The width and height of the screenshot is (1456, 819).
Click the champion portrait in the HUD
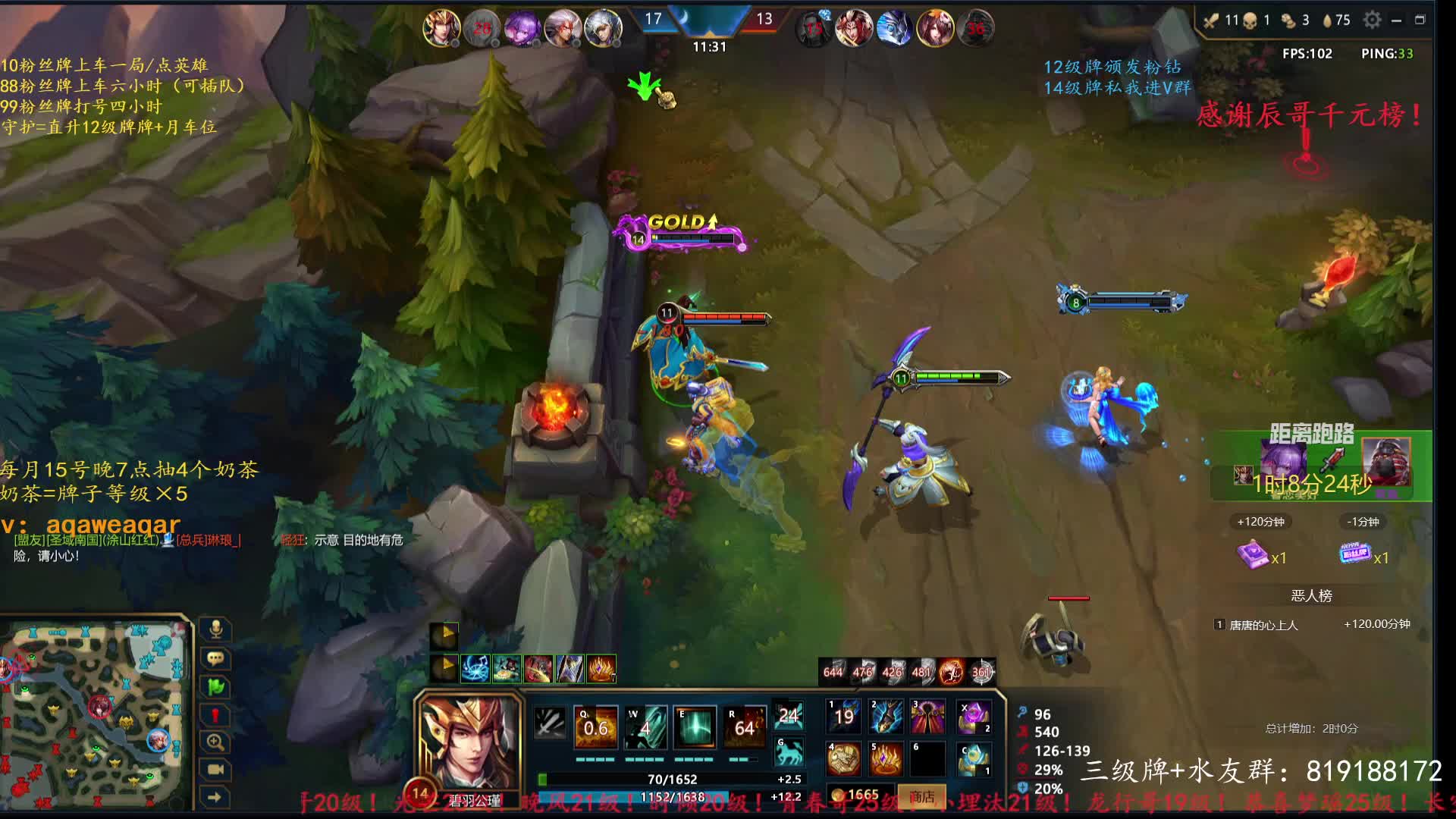470,742
